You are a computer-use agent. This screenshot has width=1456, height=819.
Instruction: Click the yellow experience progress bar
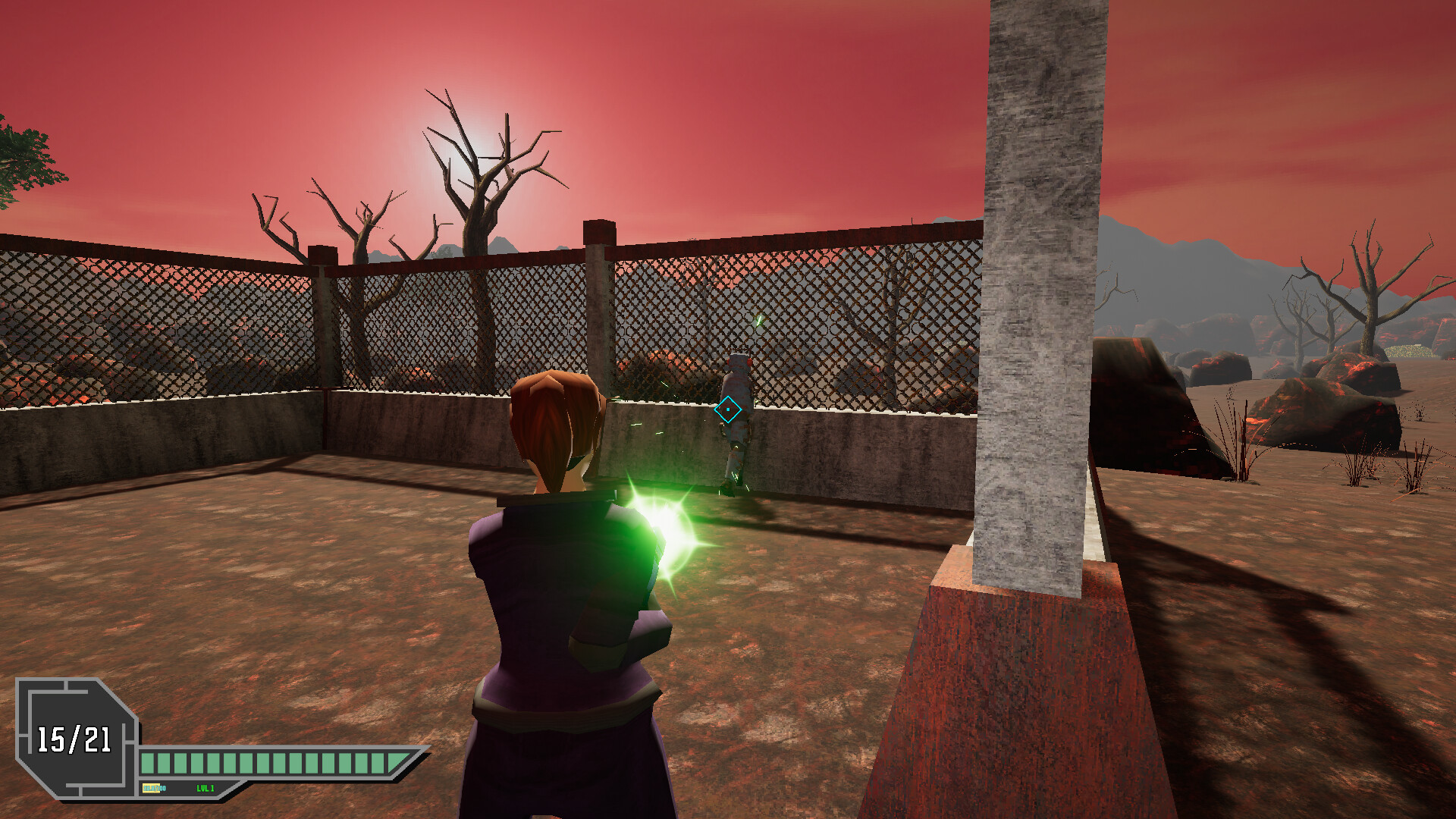coord(149,789)
